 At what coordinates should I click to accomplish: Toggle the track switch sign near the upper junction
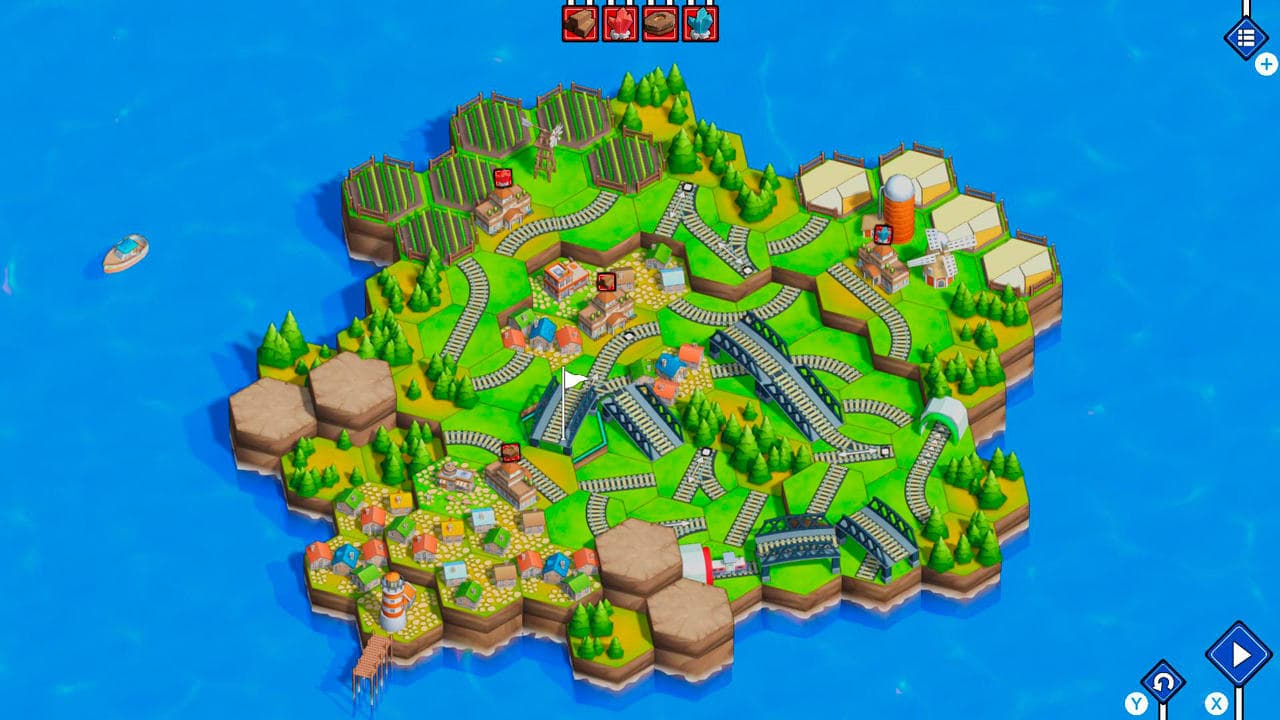tap(687, 186)
